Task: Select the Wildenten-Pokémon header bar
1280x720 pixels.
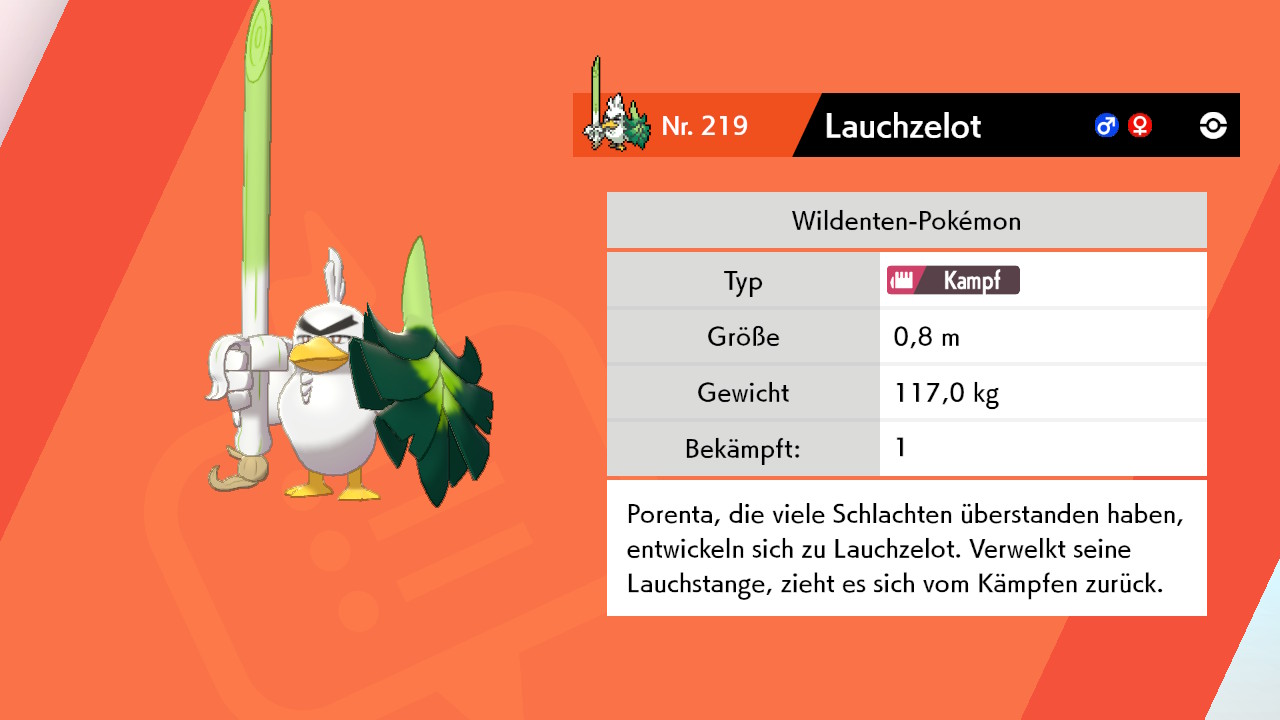Action: (906, 220)
